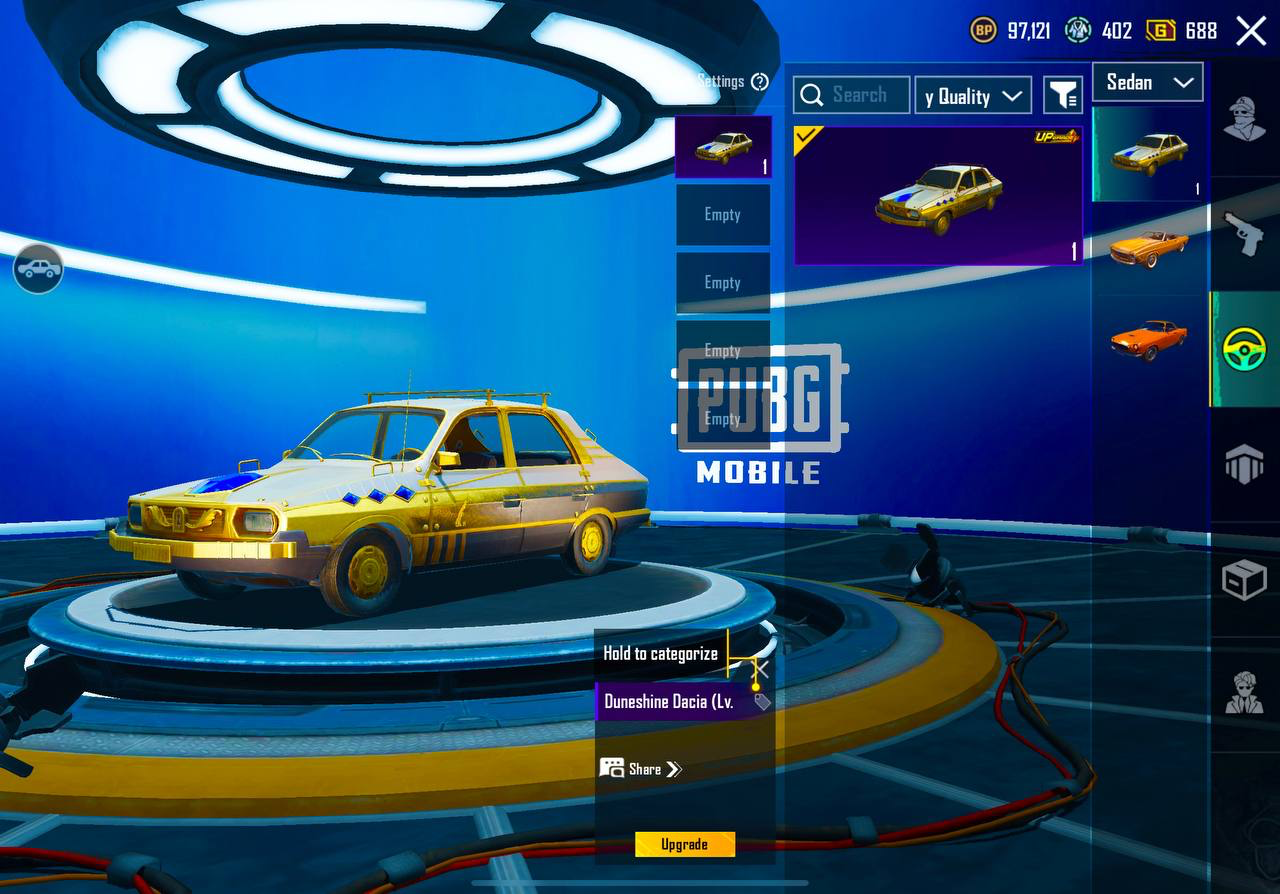1280x894 pixels.
Task: Click the tag icon beside Duneshine Dacia
Action: (762, 701)
